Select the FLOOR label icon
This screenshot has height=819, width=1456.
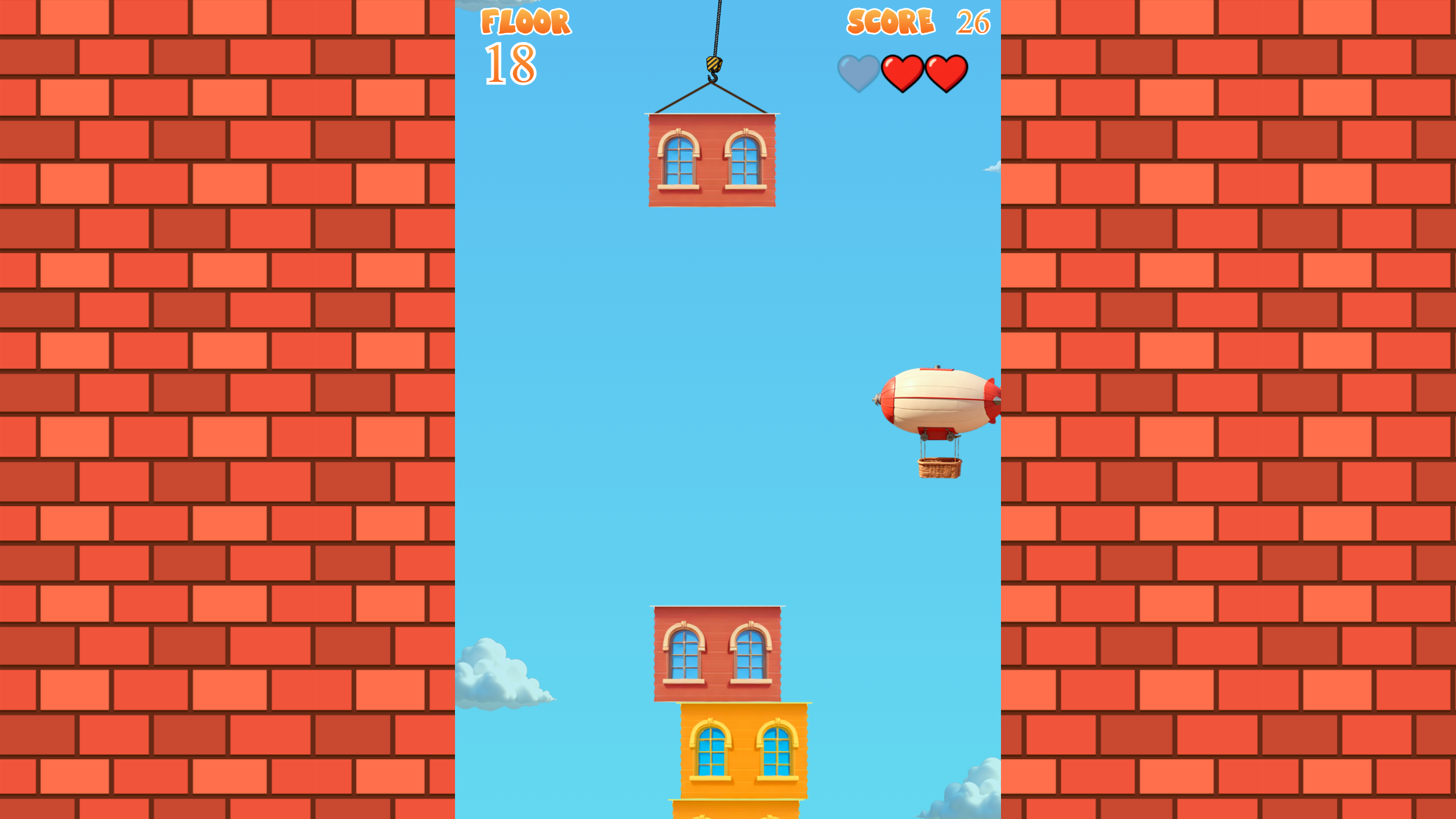[x=524, y=23]
